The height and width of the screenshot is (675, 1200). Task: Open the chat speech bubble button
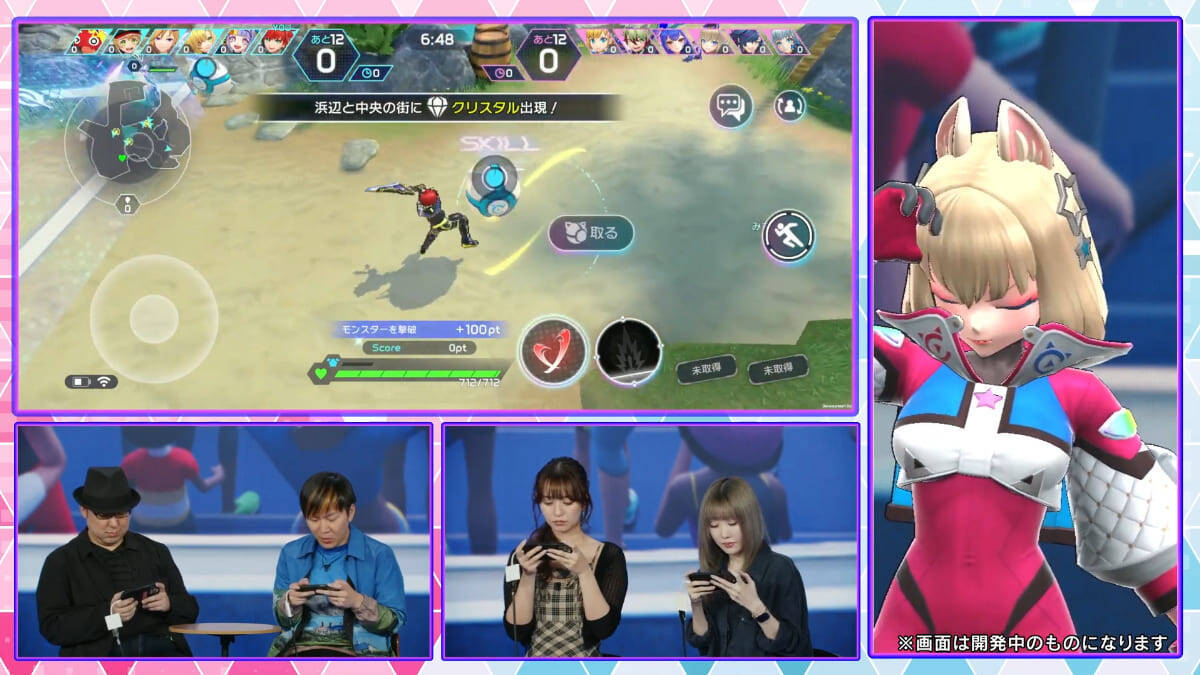731,106
